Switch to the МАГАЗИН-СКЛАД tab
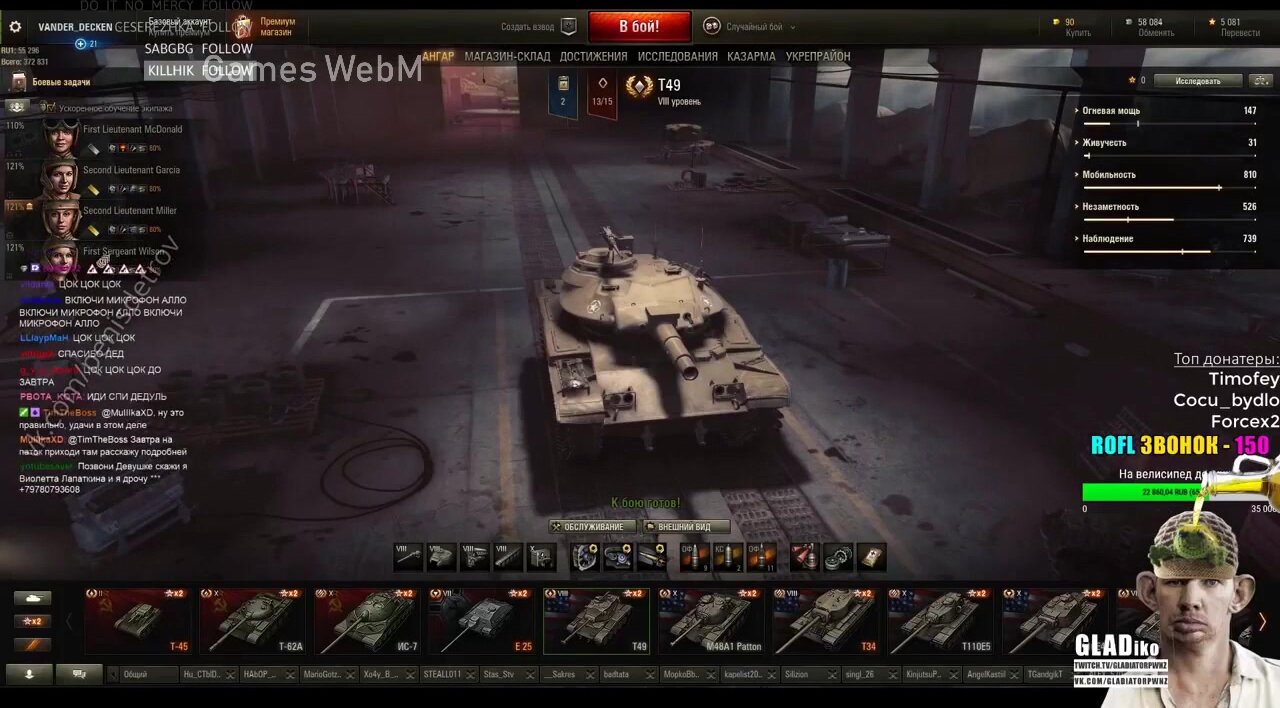 [507, 57]
